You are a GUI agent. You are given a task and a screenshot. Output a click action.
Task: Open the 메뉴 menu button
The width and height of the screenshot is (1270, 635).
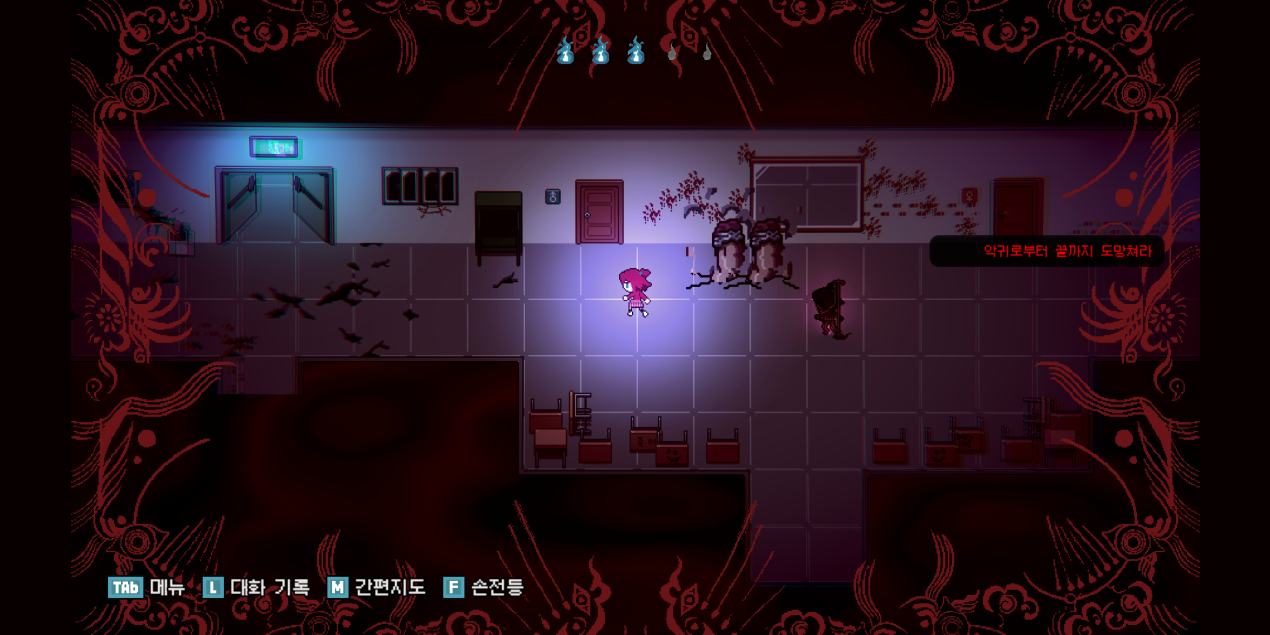tap(146, 587)
